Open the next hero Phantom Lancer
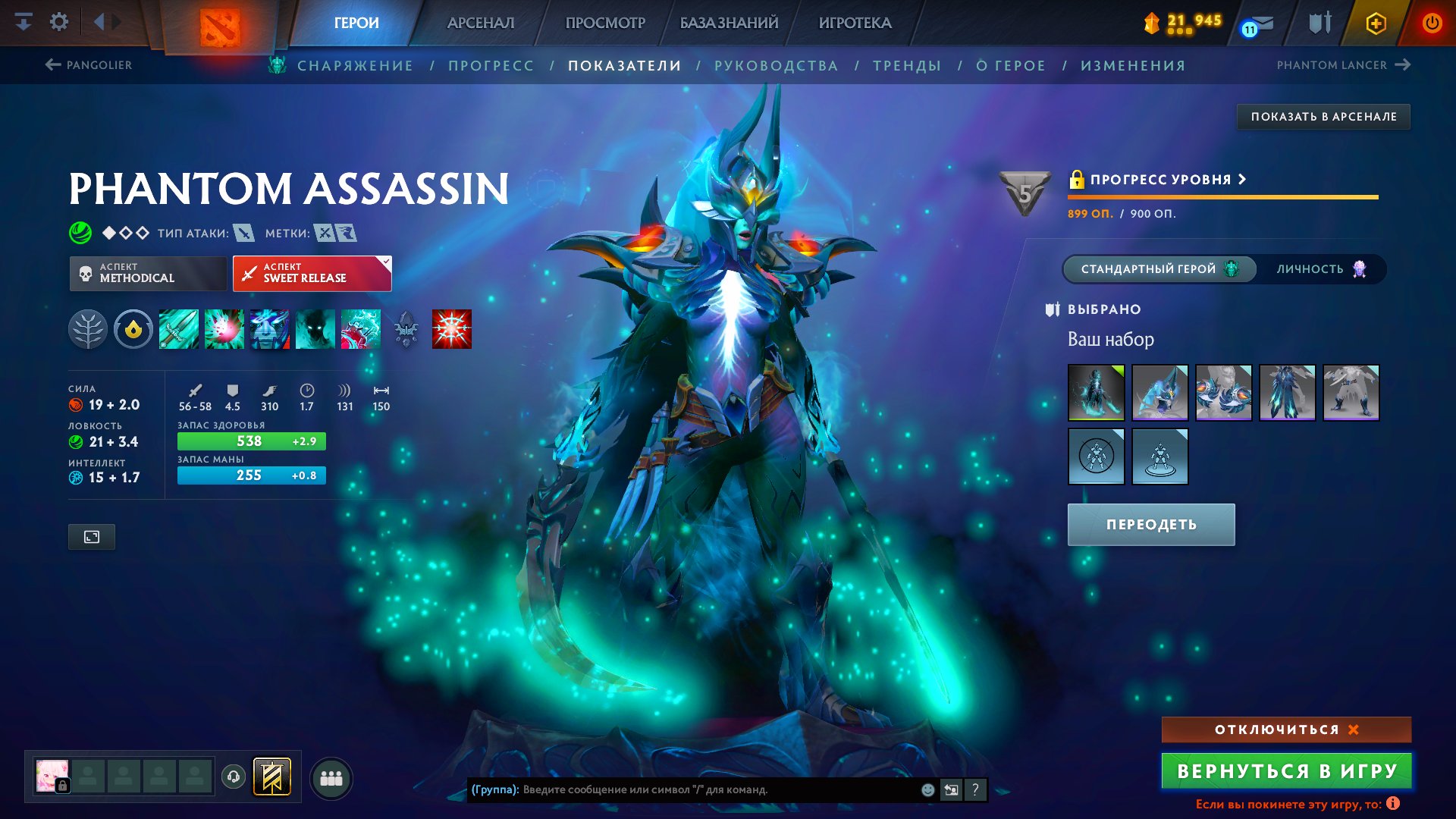The height and width of the screenshot is (819, 1456). coord(1337,65)
